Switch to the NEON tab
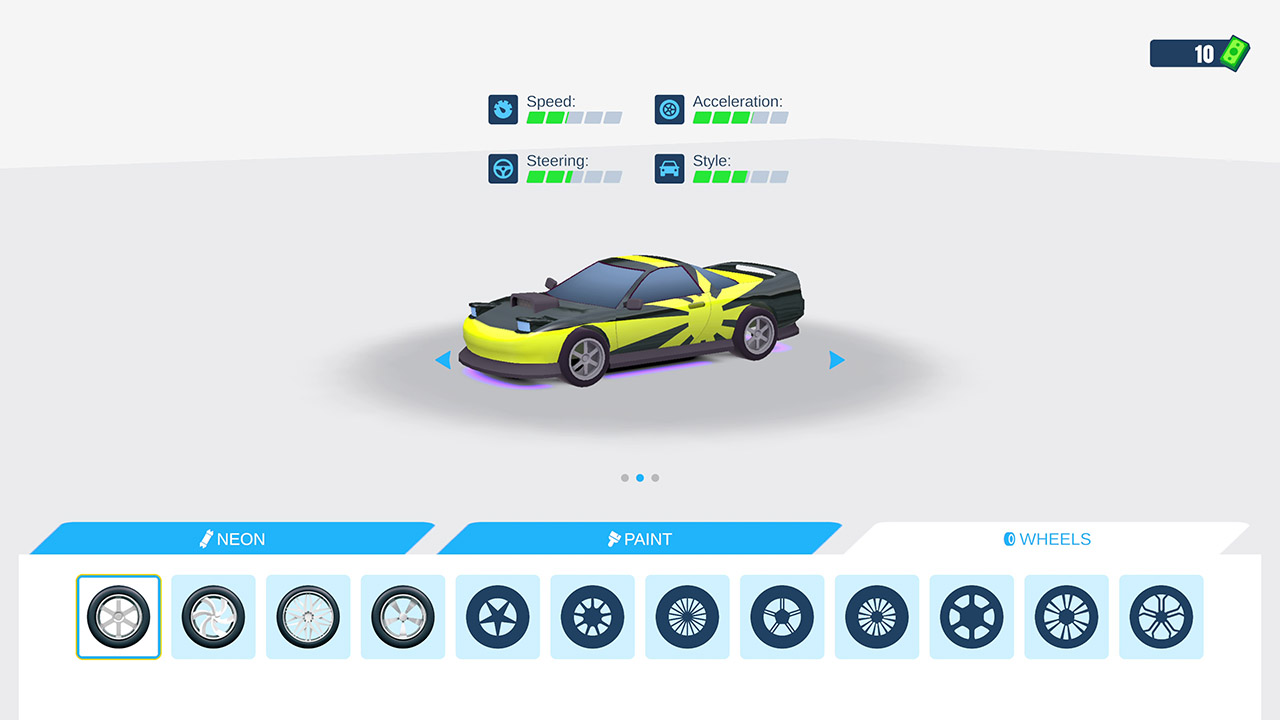 click(232, 539)
